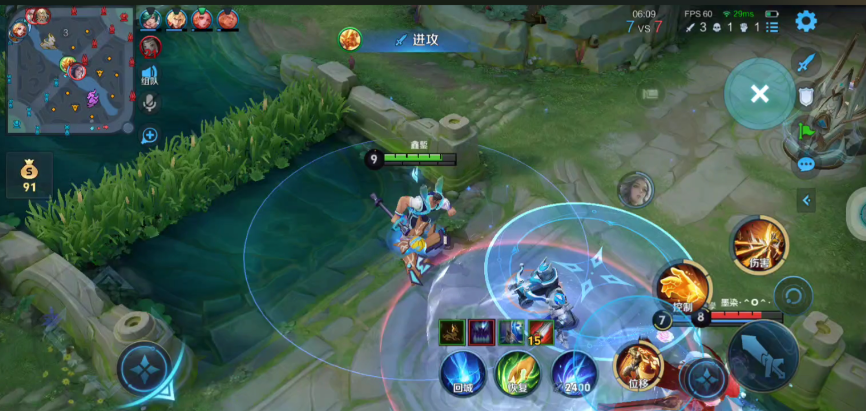Send the shield defend ping
Viewport: 866px width, 411px height.
click(x=806, y=96)
